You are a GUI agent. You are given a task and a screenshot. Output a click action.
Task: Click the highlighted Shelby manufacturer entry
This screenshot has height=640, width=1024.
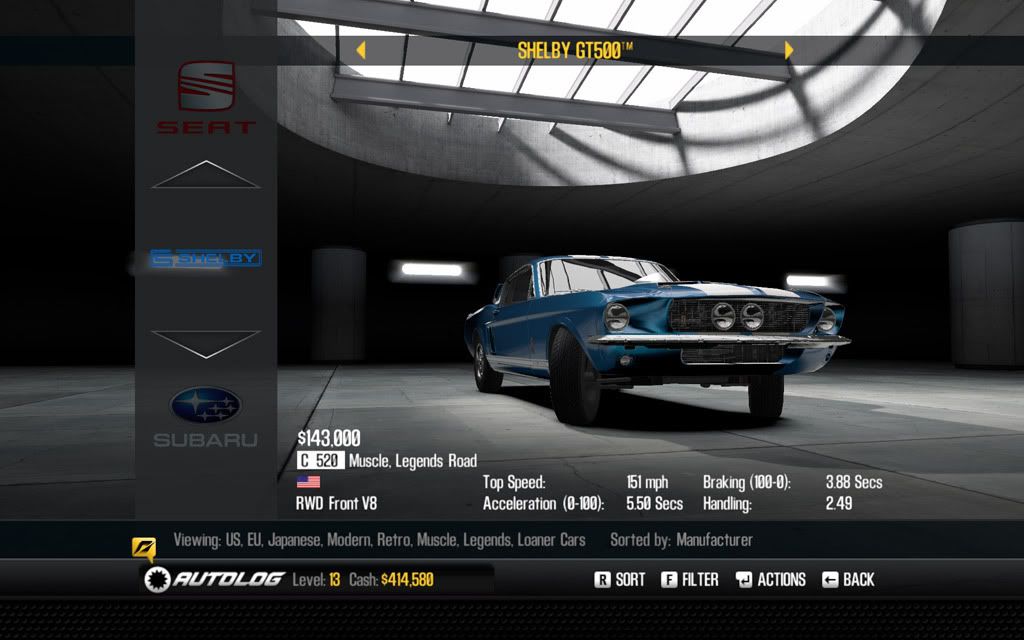(x=206, y=258)
